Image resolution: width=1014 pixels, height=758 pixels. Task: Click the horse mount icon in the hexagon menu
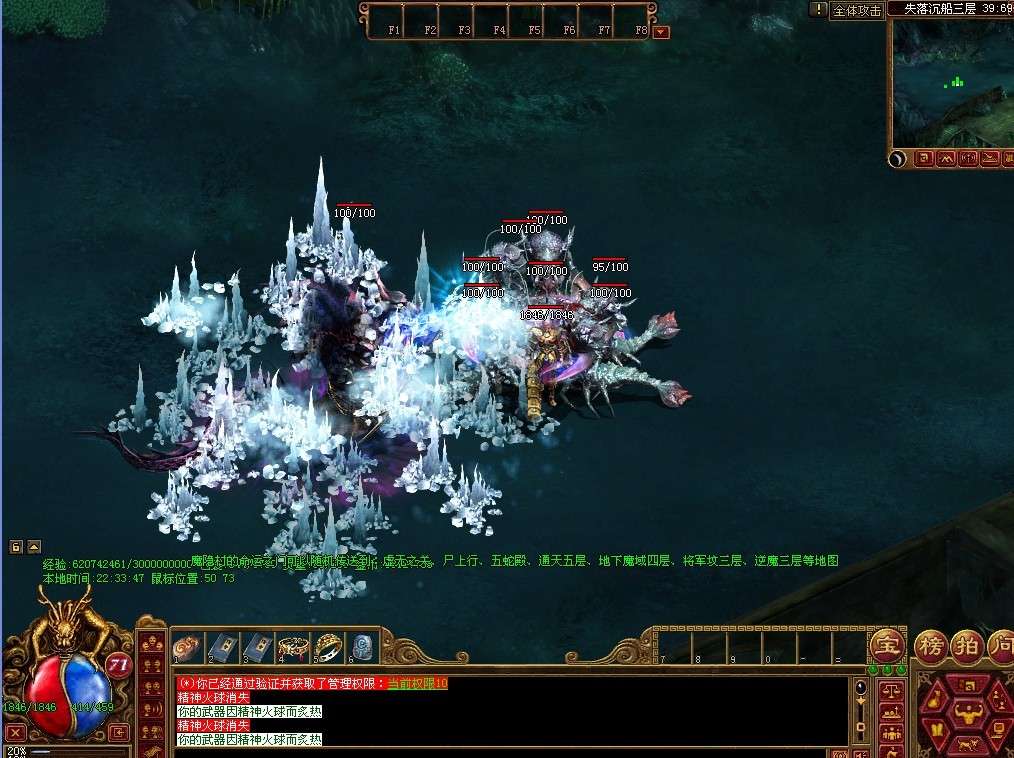click(967, 745)
